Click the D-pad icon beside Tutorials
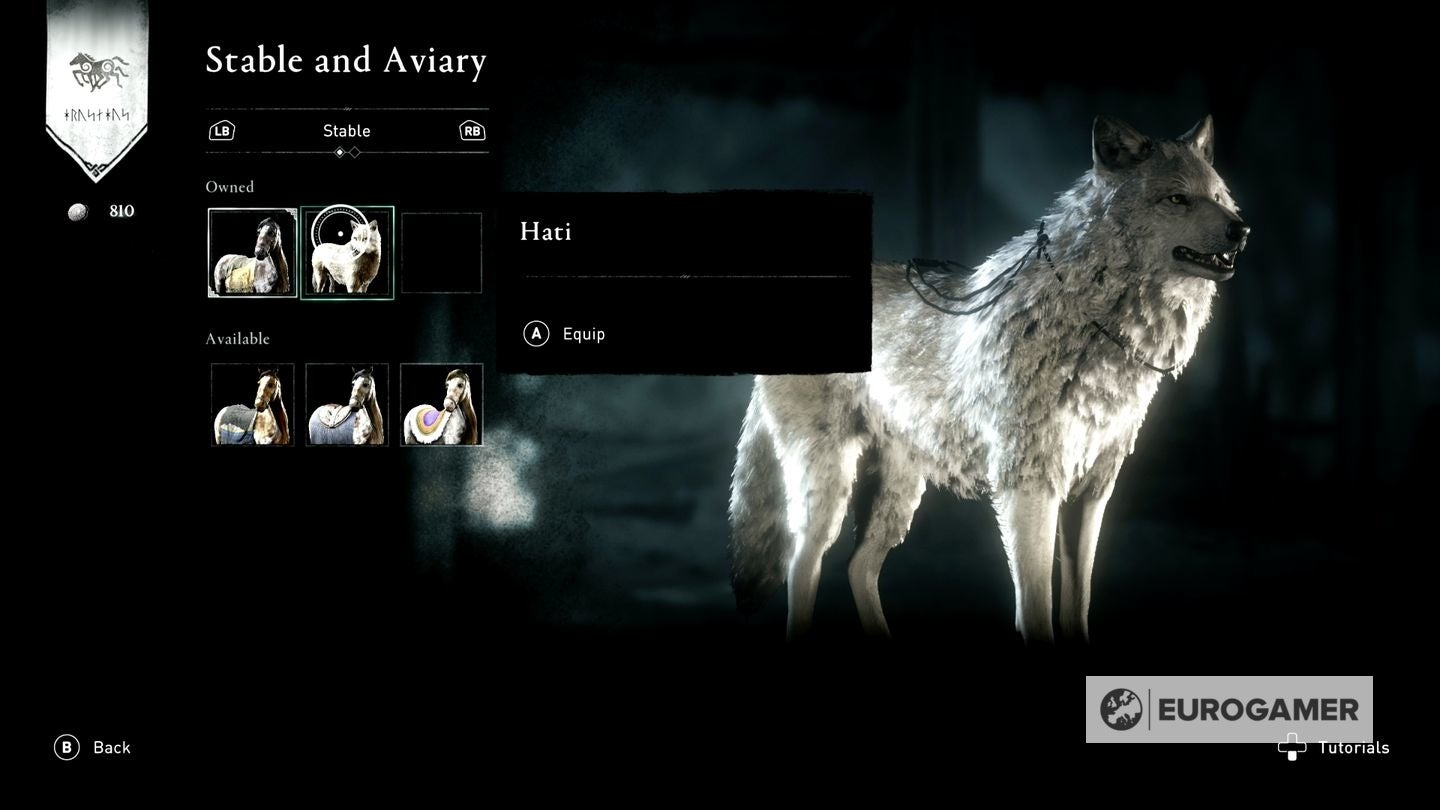This screenshot has width=1440, height=810. (1293, 747)
